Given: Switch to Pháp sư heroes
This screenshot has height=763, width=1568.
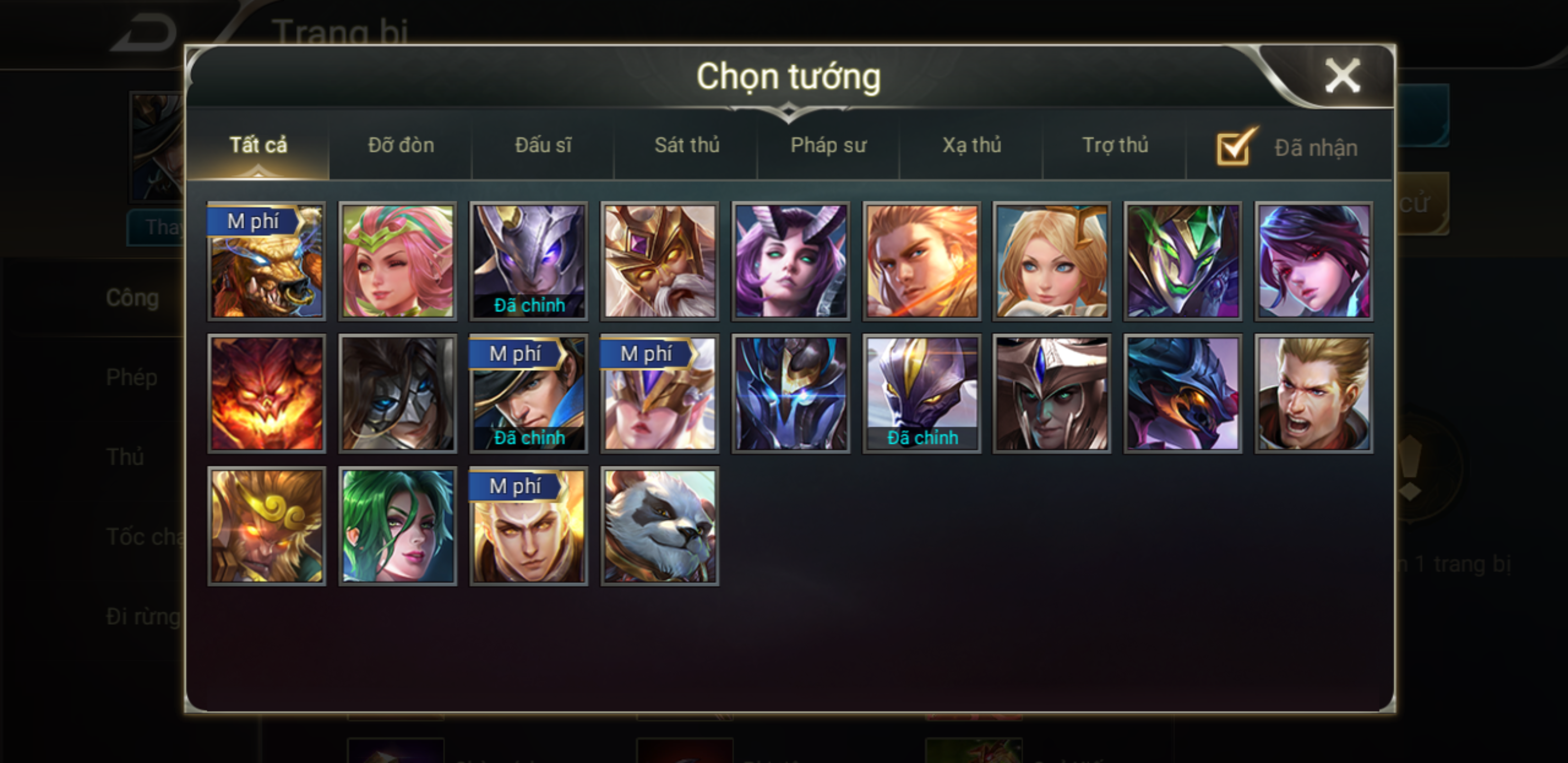Looking at the screenshot, I should [x=828, y=146].
